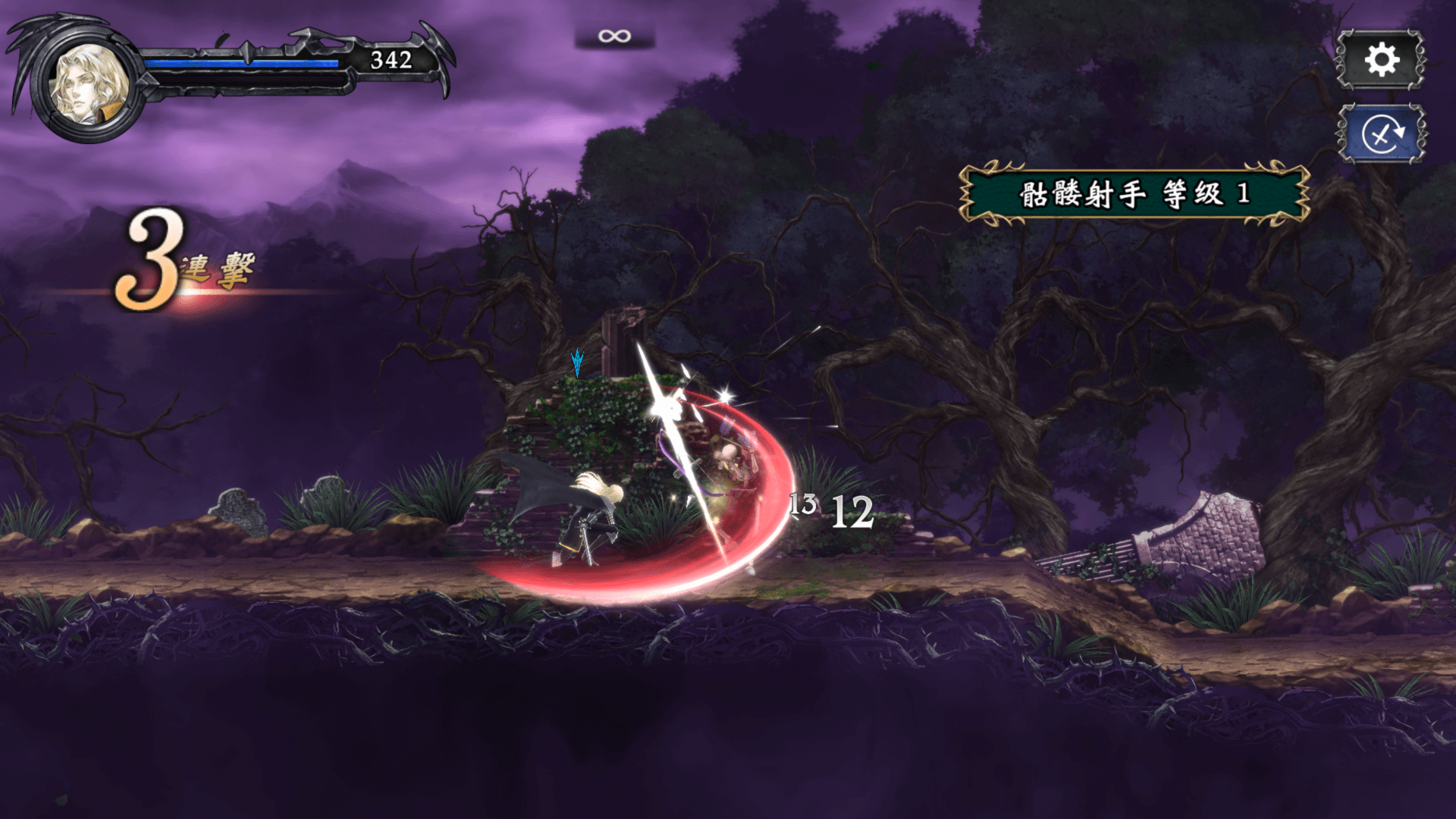Toggle the auto-battle sword button
This screenshot has height=819, width=1456.
tap(1382, 134)
